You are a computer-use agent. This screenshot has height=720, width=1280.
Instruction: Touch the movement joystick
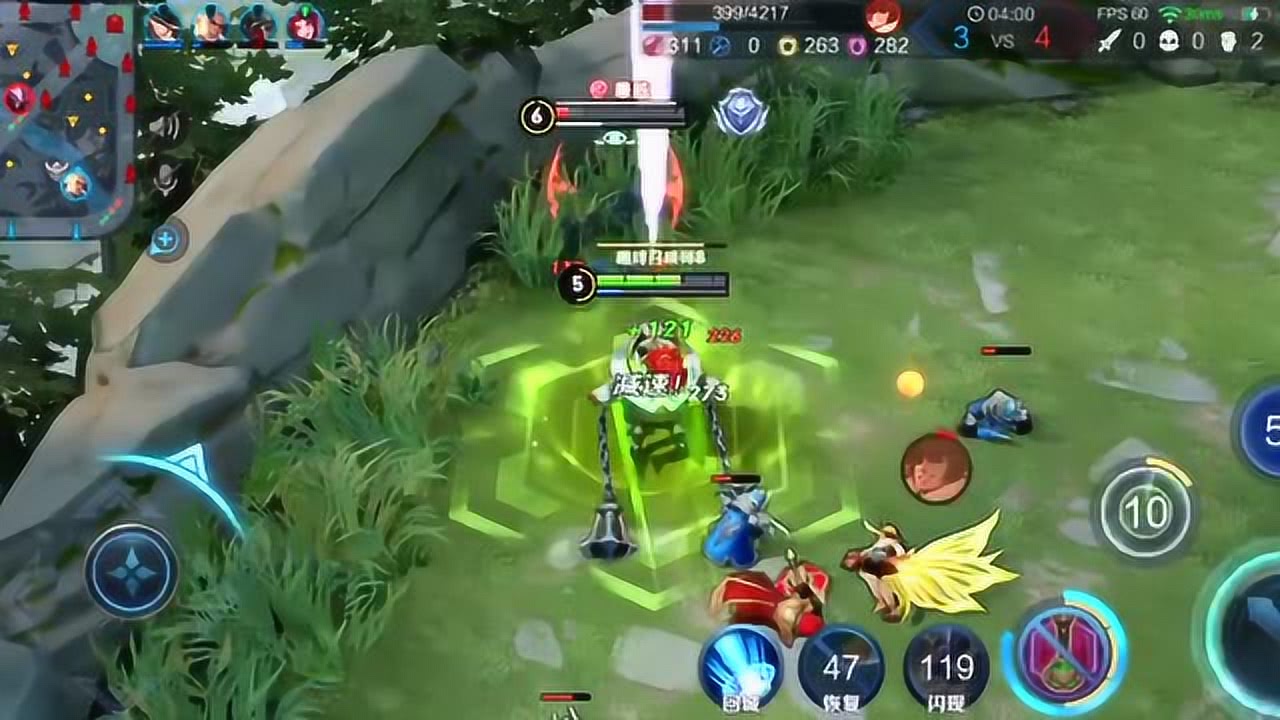(x=131, y=571)
